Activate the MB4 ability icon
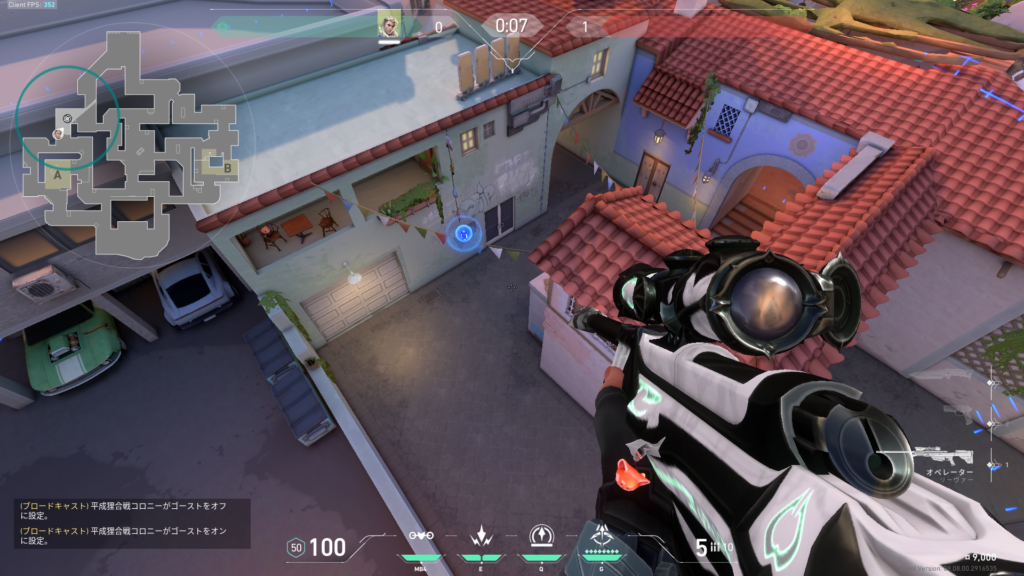The height and width of the screenshot is (576, 1024). pyautogui.click(x=422, y=536)
